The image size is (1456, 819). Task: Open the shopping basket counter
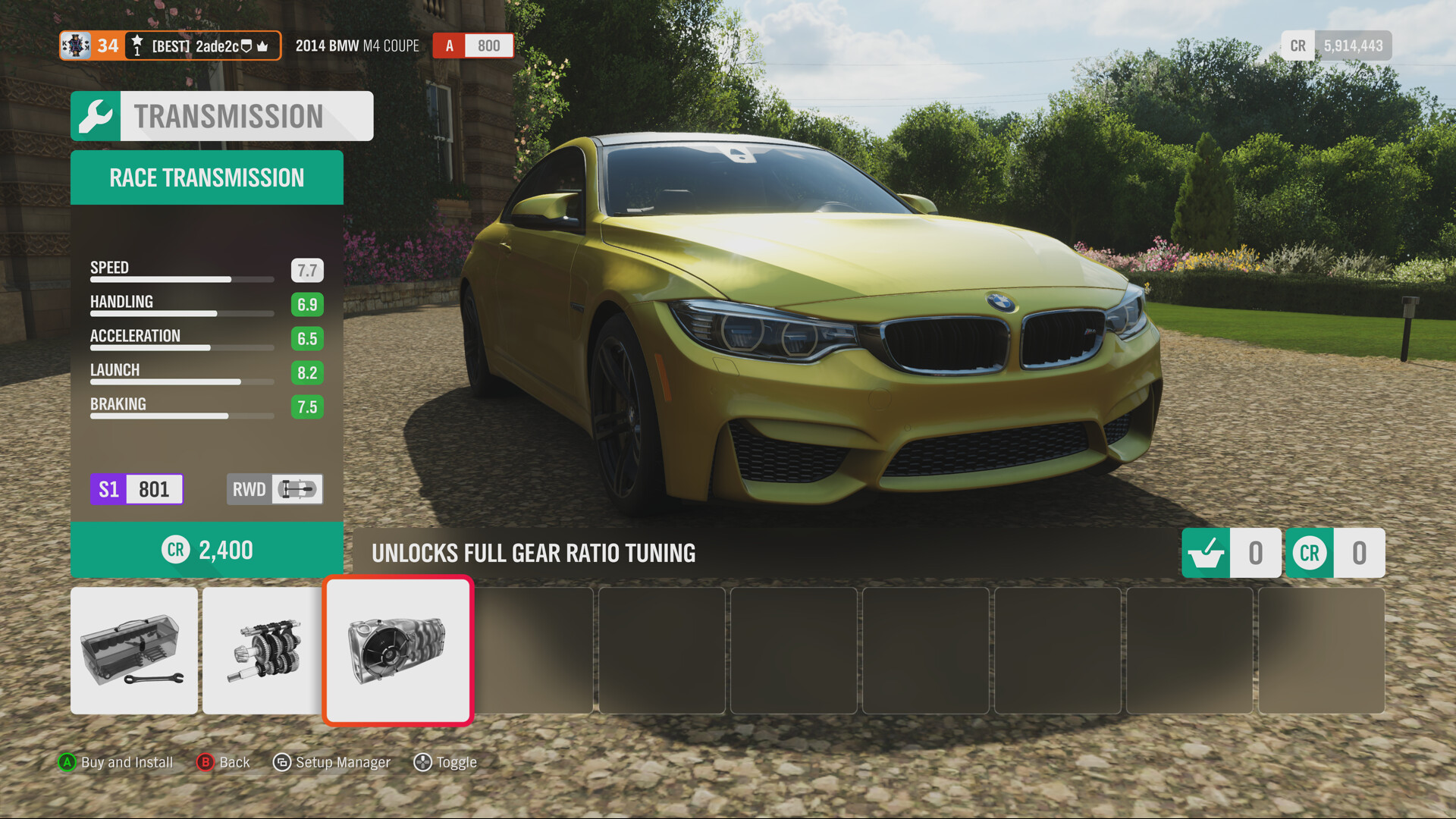click(1231, 553)
